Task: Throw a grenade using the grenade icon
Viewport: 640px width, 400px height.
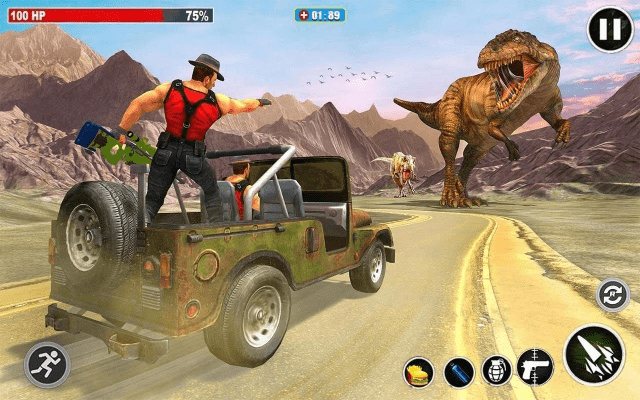Action: pyautogui.click(x=497, y=372)
